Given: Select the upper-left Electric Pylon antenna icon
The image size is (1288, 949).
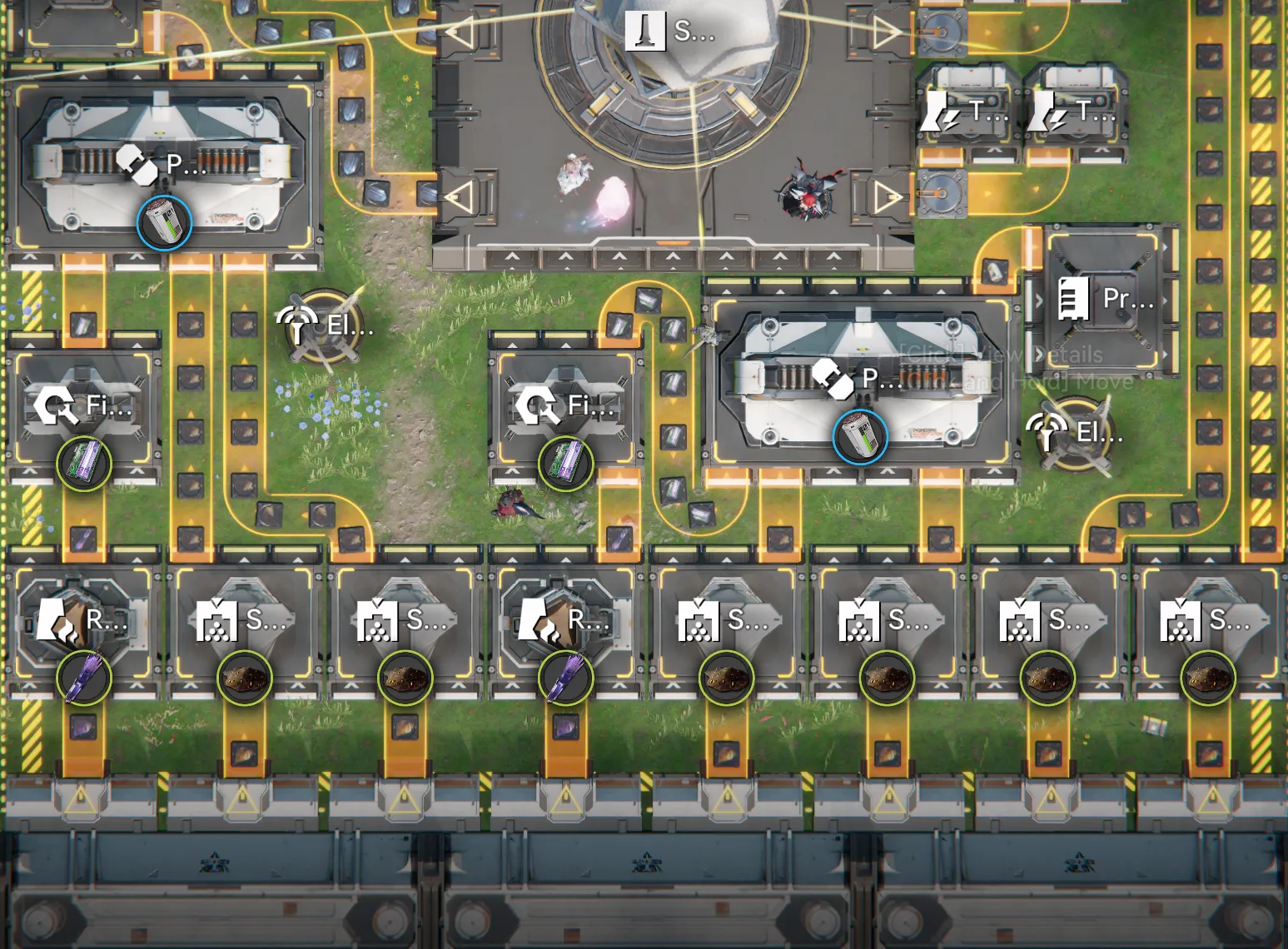Looking at the screenshot, I should tap(298, 323).
